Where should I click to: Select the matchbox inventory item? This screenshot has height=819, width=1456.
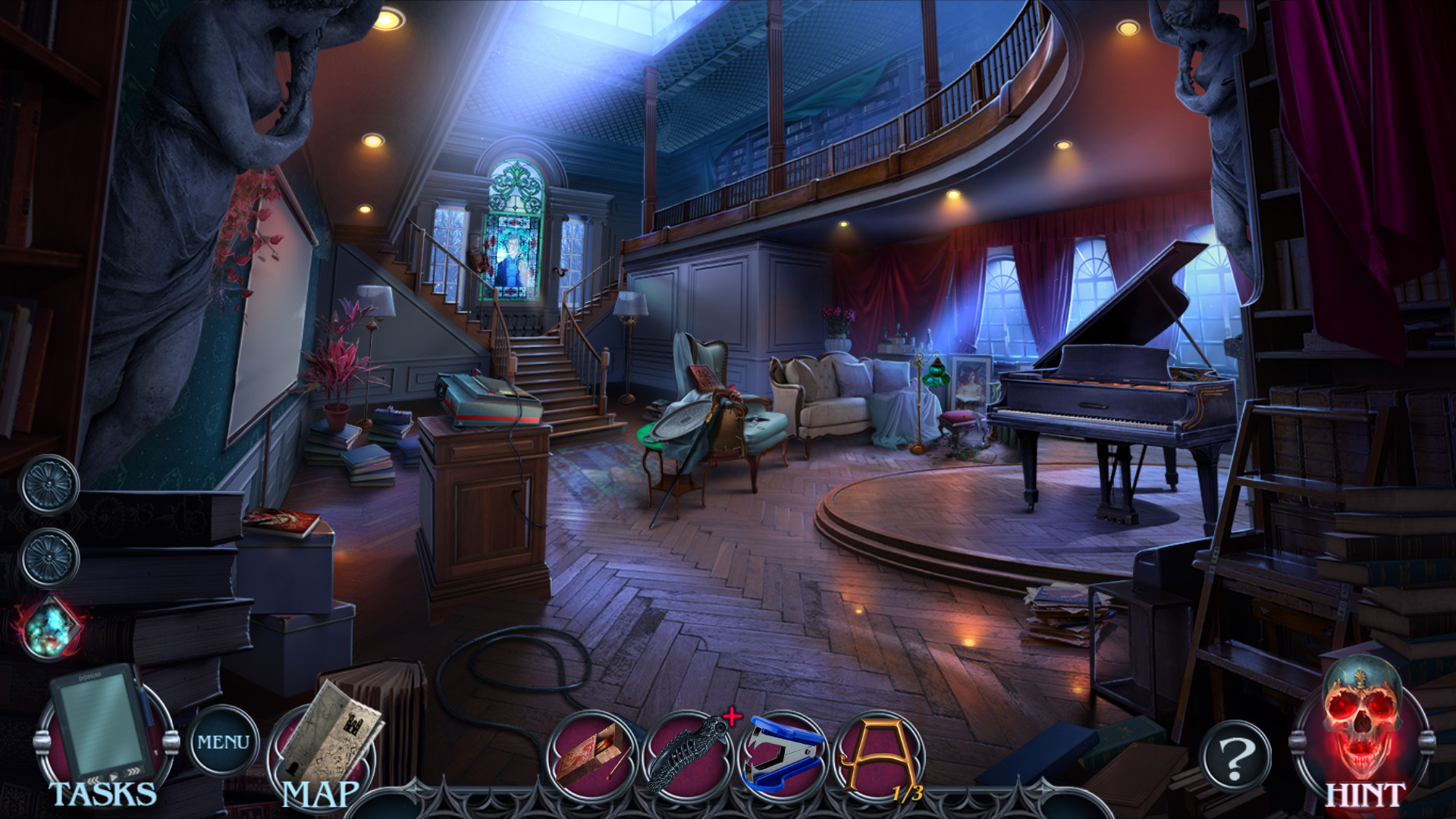[592, 755]
